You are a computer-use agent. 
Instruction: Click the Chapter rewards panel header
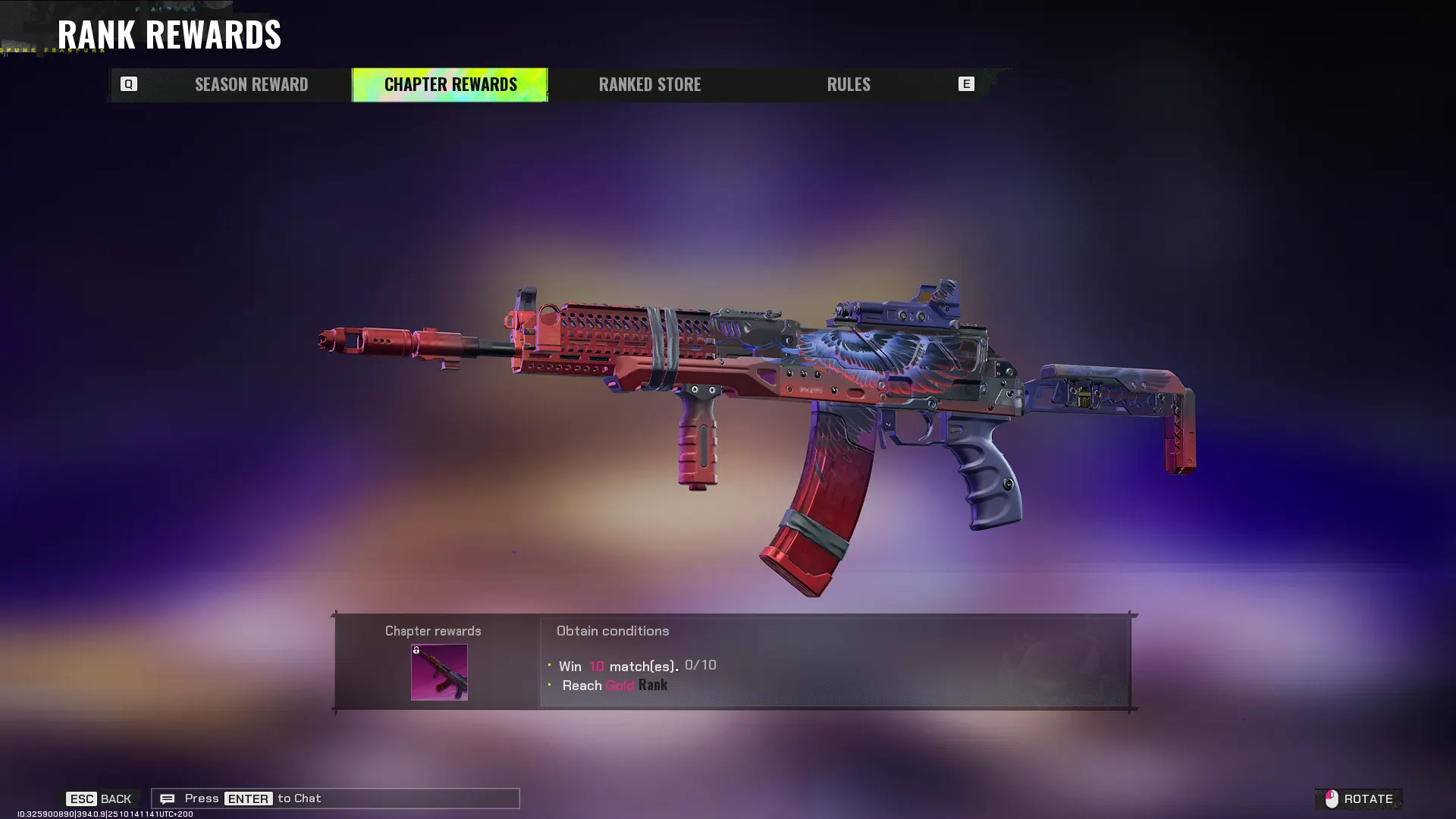[x=432, y=630]
